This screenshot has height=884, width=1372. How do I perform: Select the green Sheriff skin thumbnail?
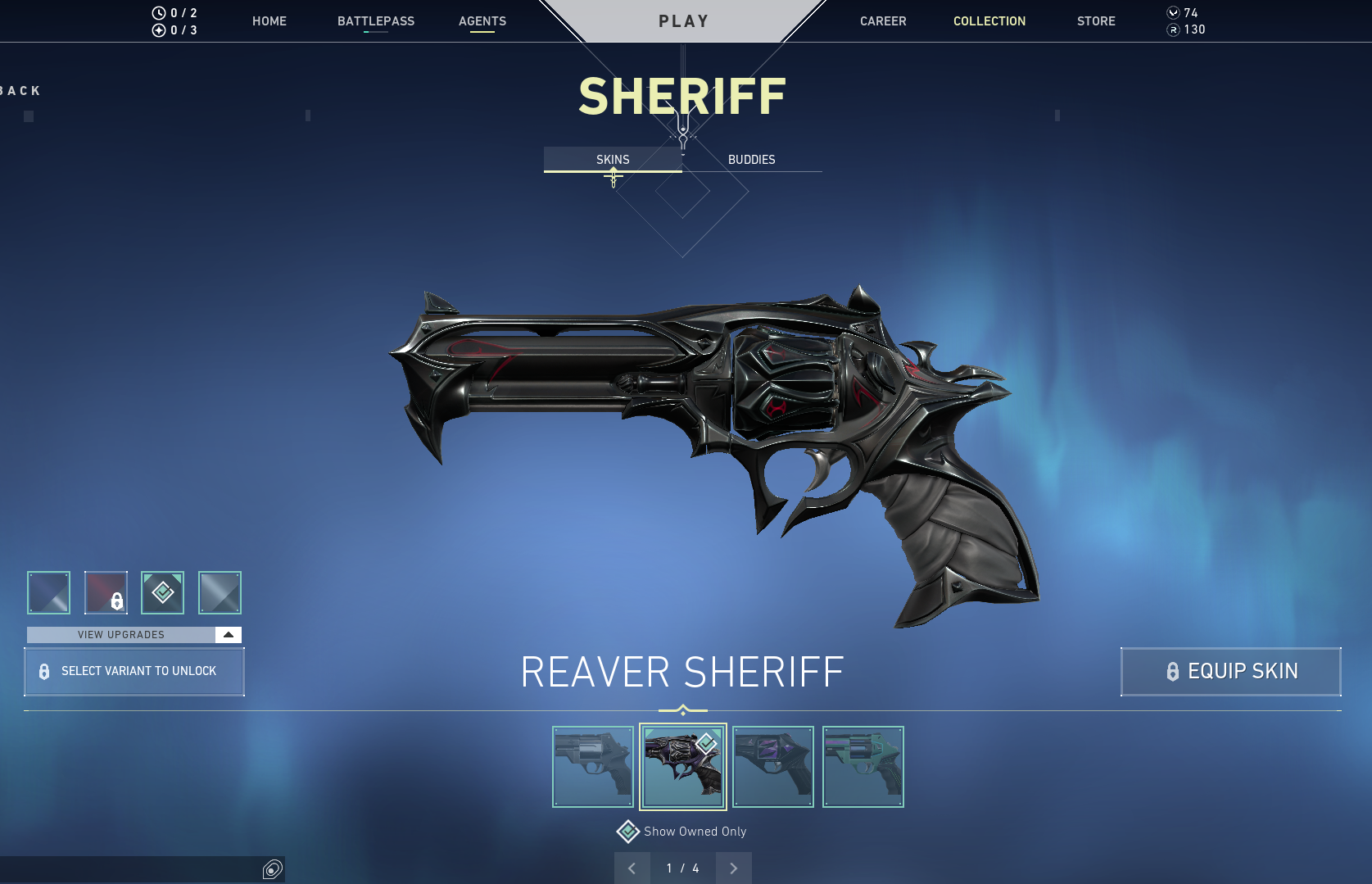(863, 767)
